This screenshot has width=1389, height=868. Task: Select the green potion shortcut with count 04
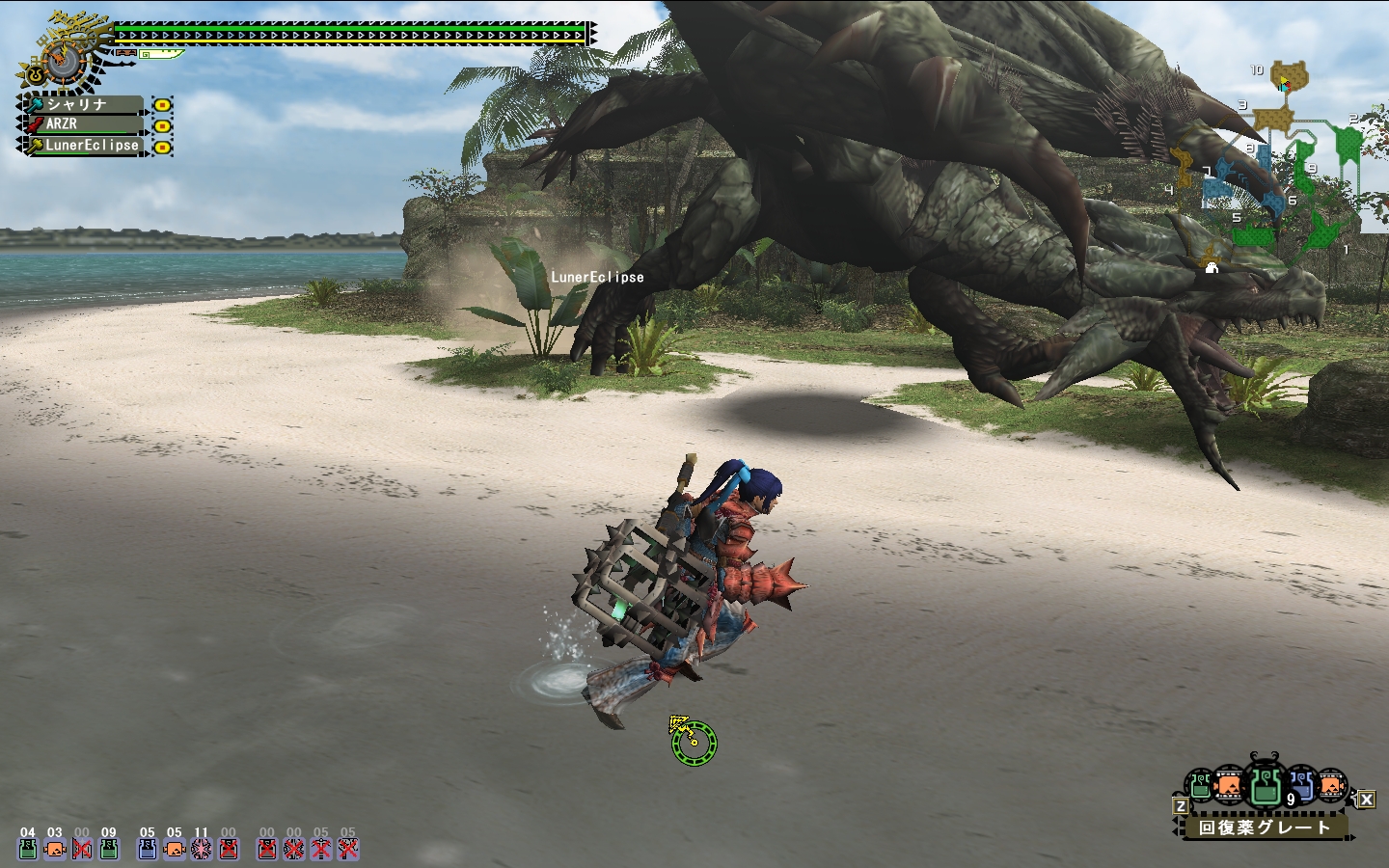click(x=28, y=849)
